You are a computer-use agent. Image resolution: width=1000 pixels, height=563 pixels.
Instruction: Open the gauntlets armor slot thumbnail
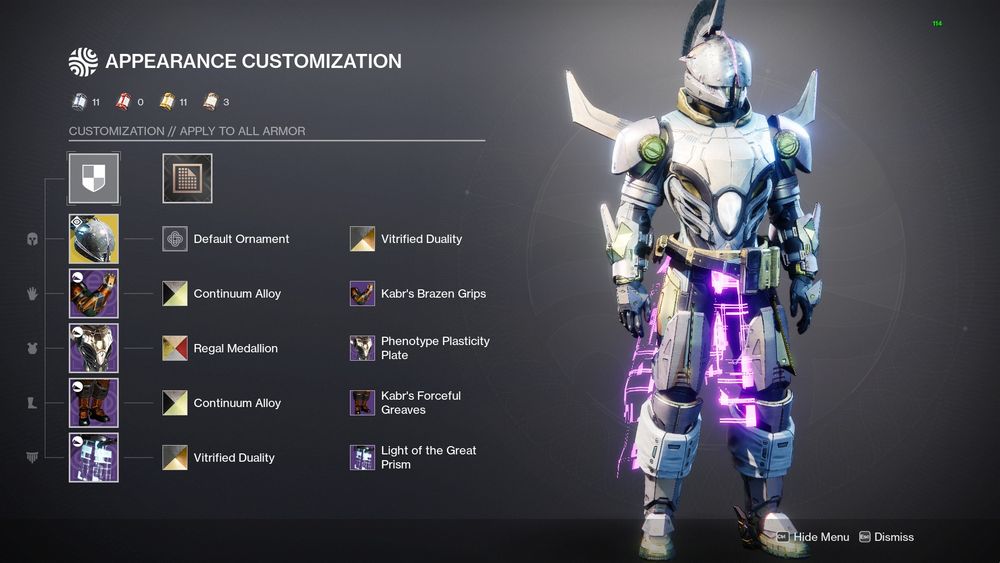pos(94,294)
